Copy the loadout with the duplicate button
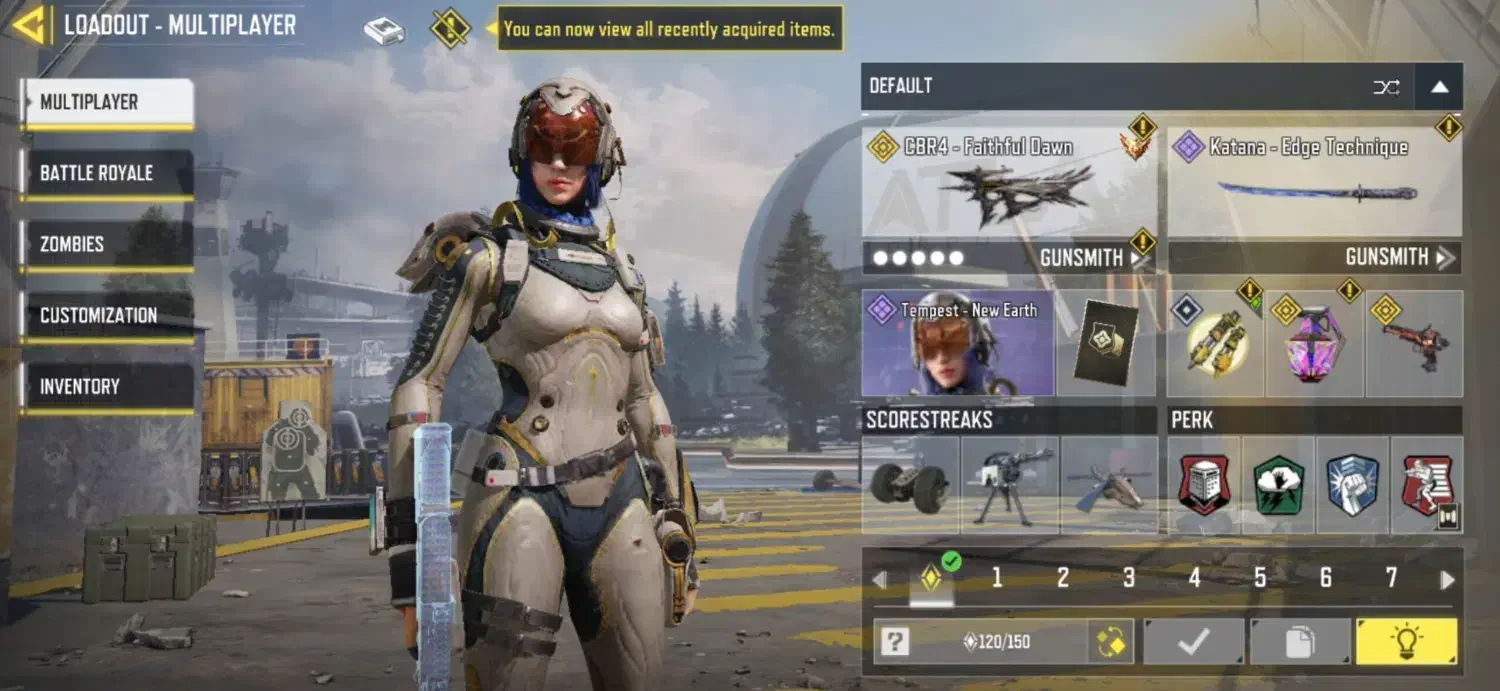 [x=1299, y=641]
